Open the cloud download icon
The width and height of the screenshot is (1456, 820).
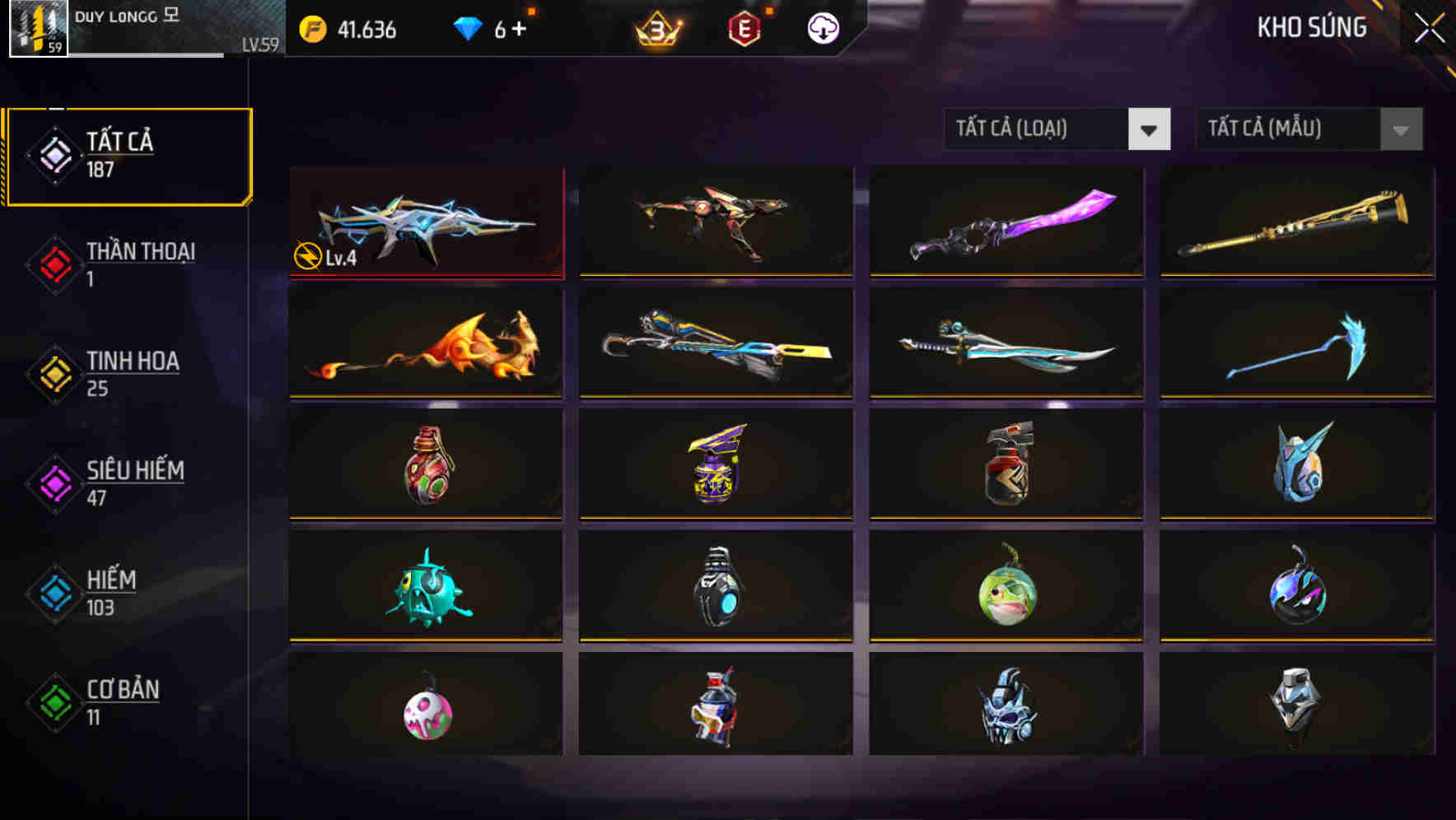(x=821, y=27)
